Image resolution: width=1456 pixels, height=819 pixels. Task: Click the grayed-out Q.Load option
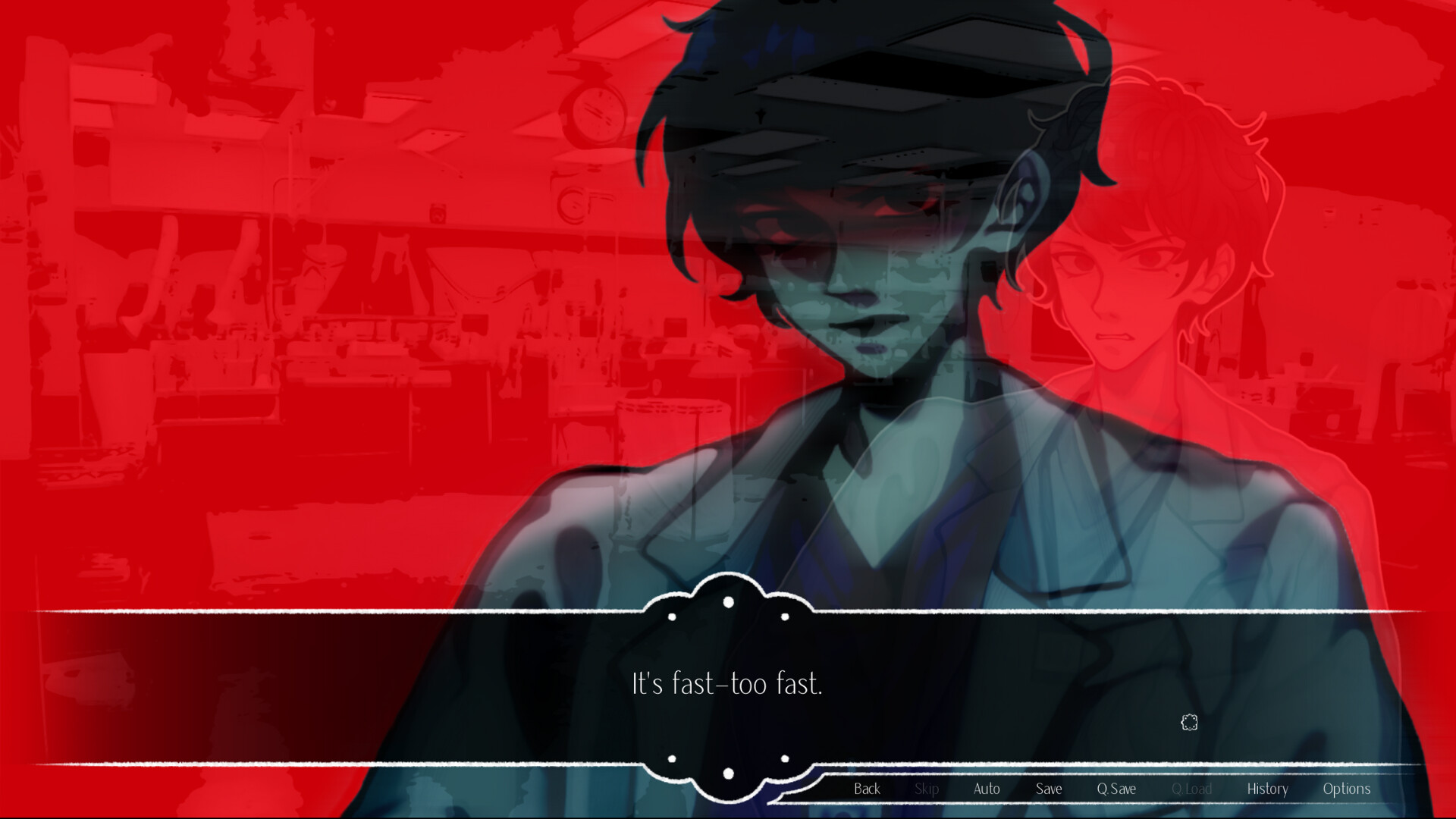1192,789
